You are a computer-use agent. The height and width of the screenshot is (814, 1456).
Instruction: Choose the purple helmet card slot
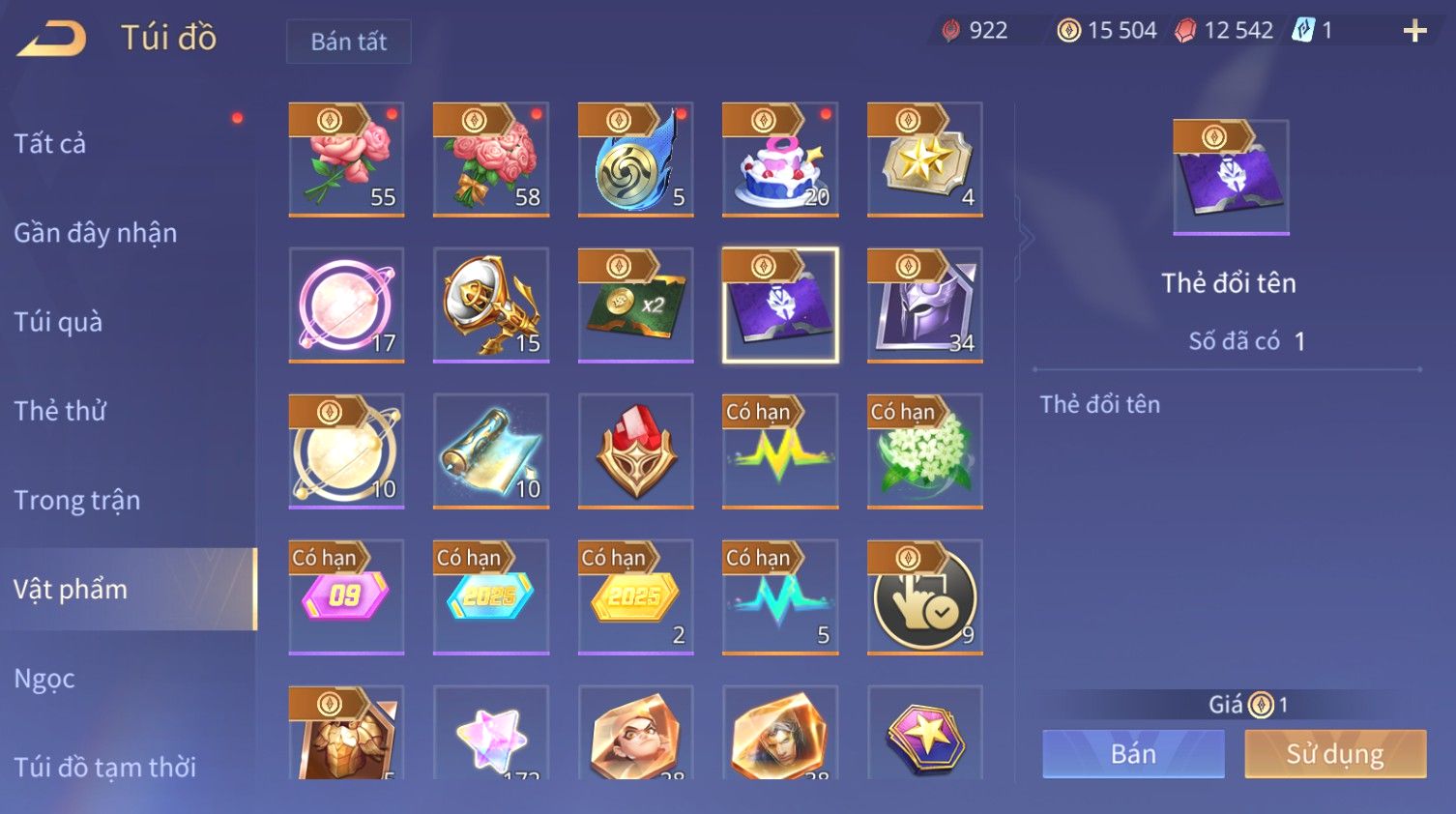click(925, 305)
